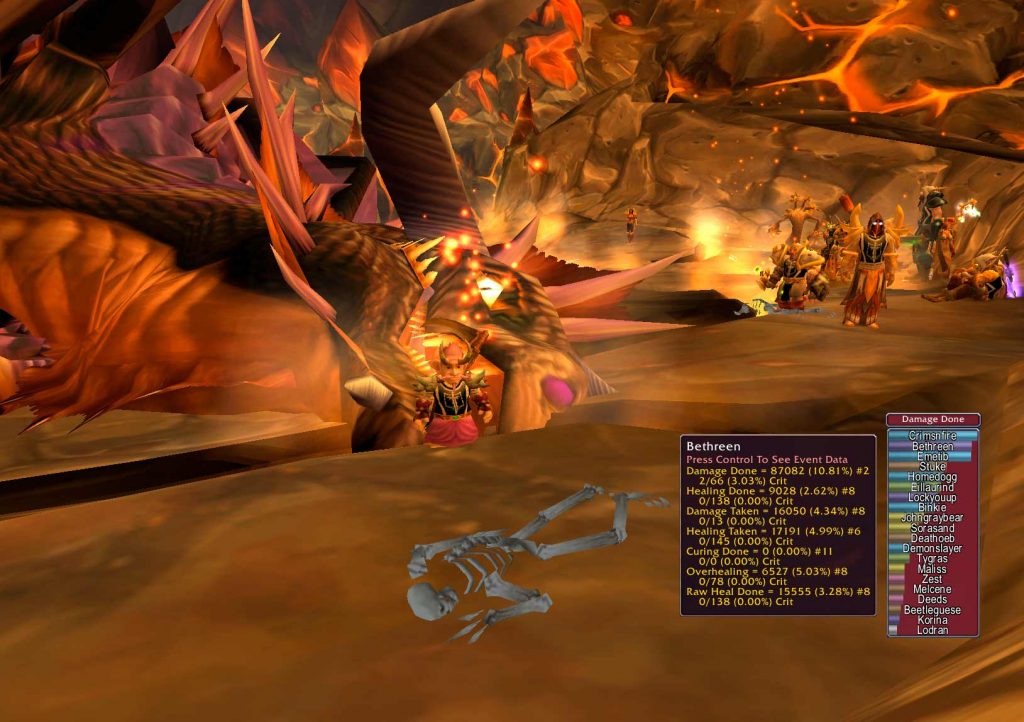Screen dimensions: 1024x722
Task: Click the Deathoeb damage entry
Action: tap(932, 538)
